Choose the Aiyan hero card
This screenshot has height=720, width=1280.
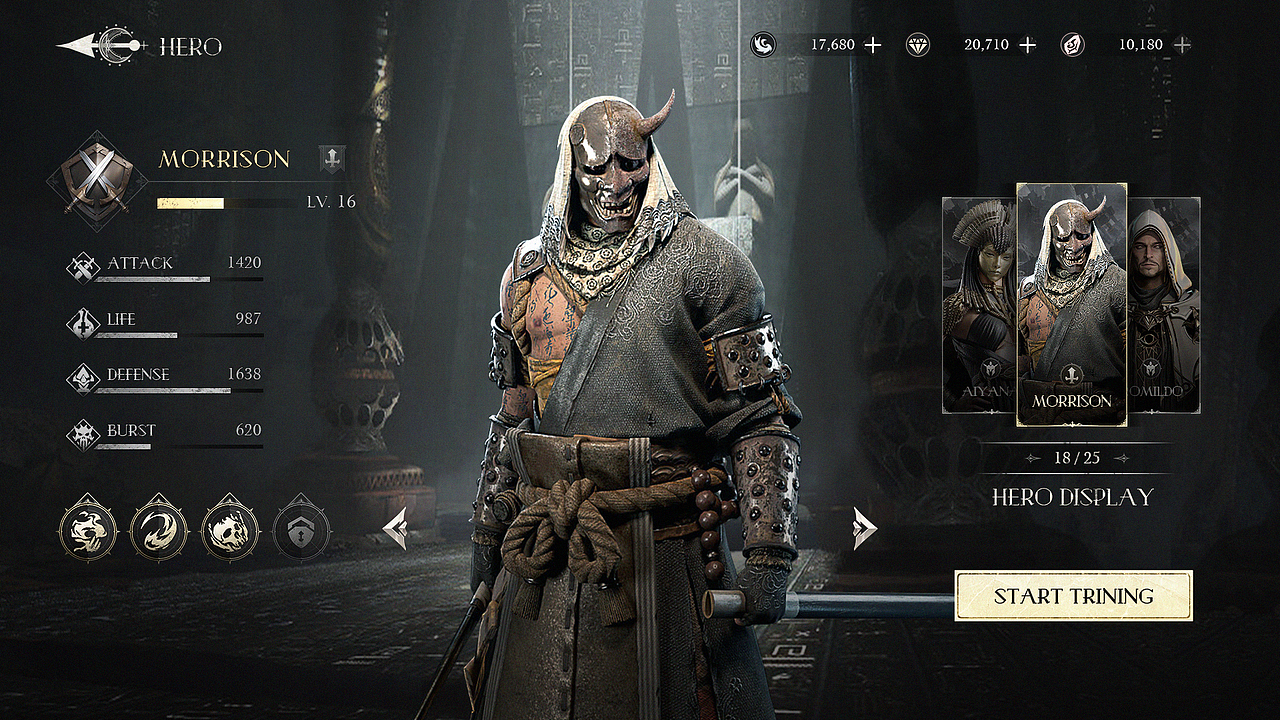pos(979,305)
